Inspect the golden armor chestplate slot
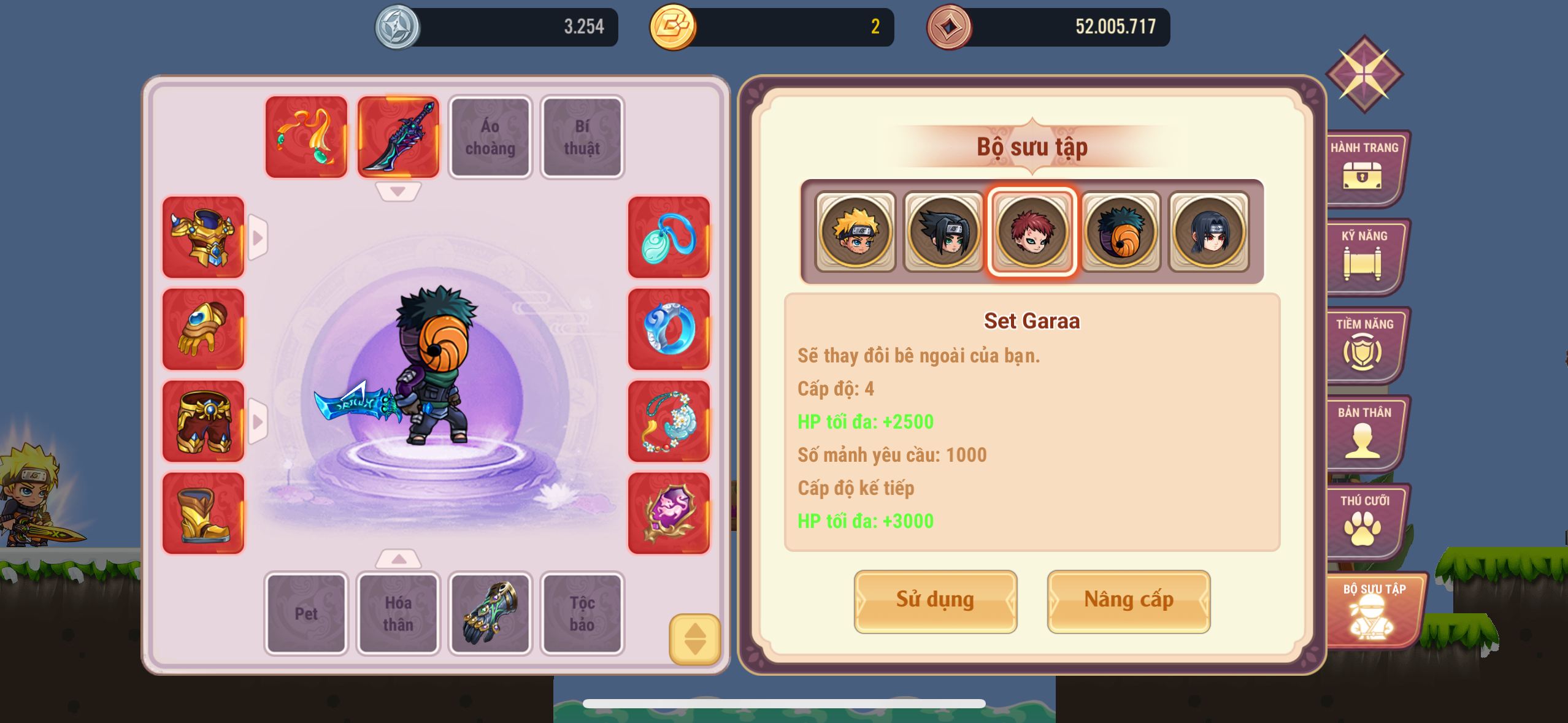The width and height of the screenshot is (1568, 723). [203, 237]
